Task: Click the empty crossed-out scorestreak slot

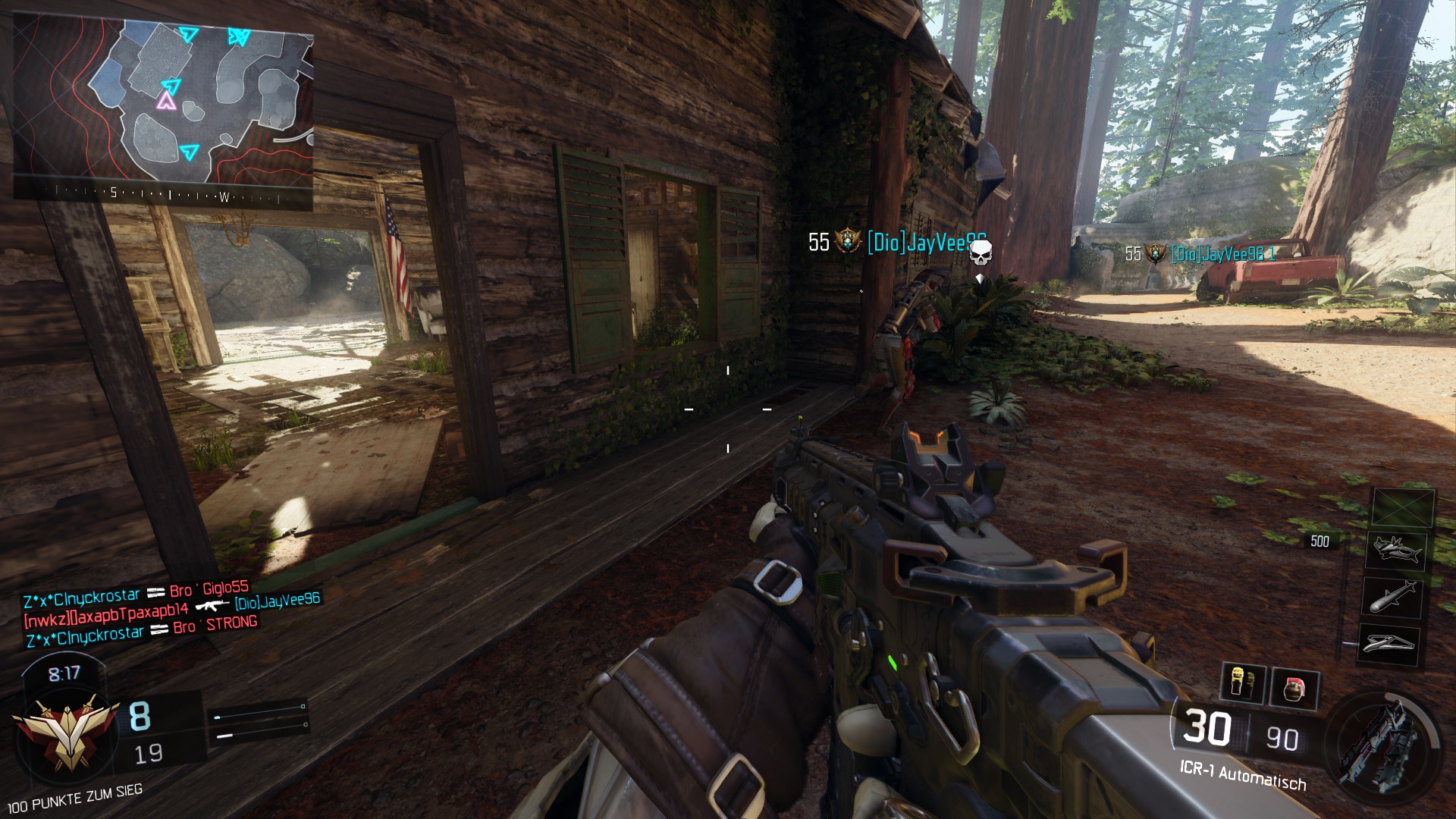Action: [x=1403, y=507]
